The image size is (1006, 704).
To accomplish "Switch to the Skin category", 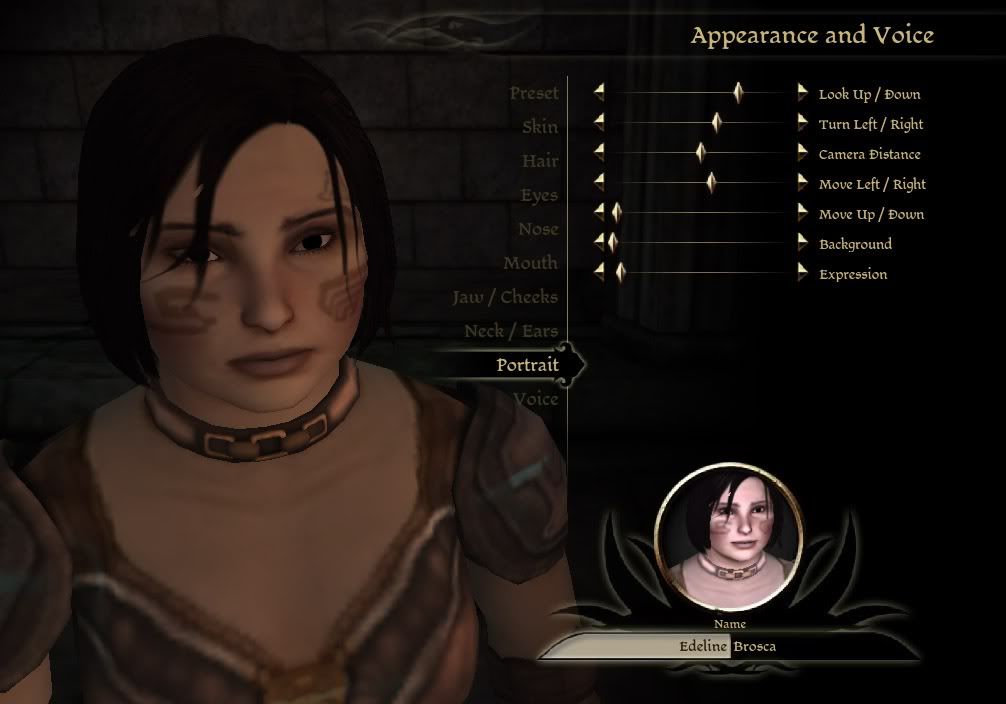I will pyautogui.click(x=540, y=127).
